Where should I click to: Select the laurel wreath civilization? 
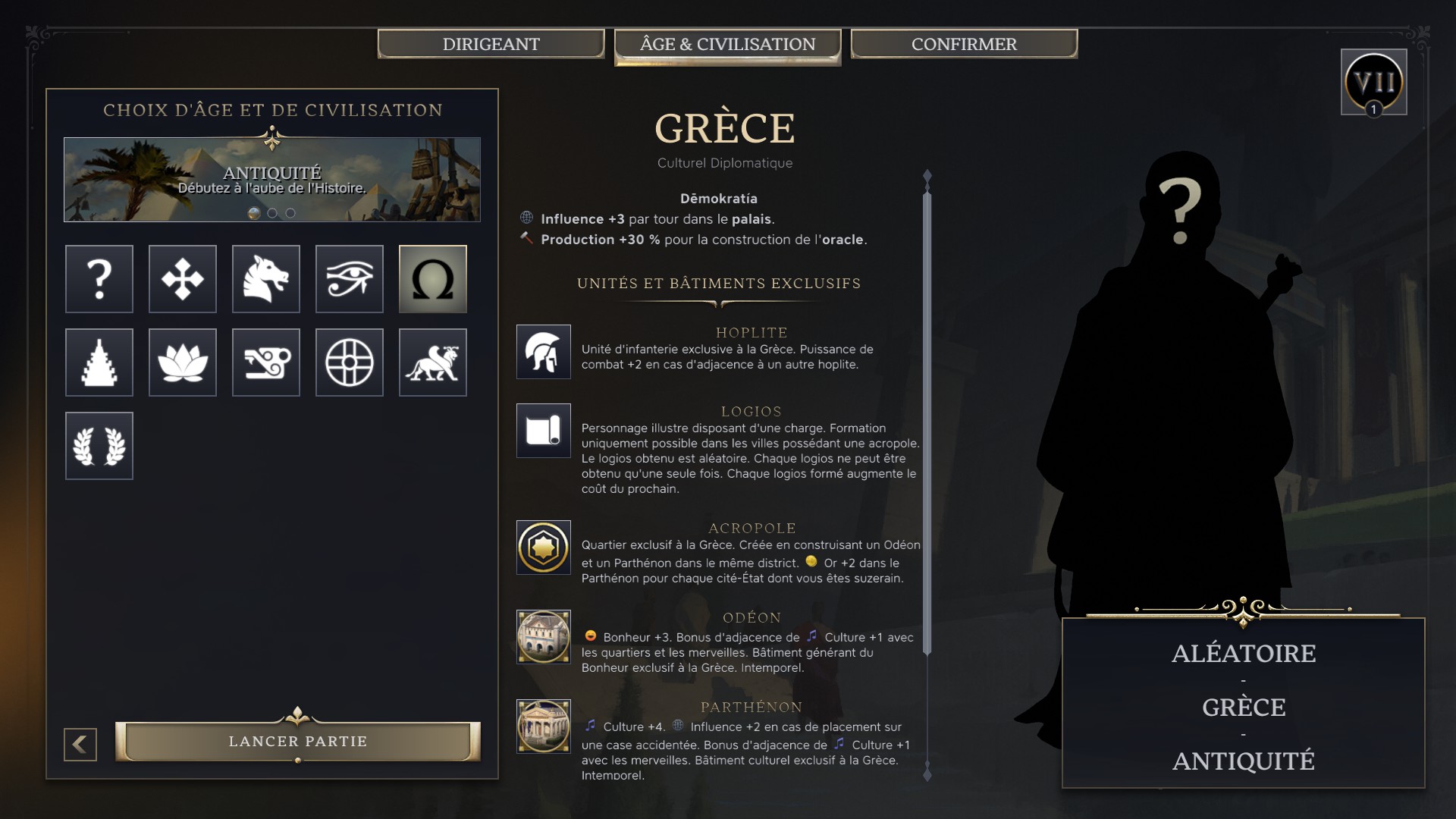99,446
